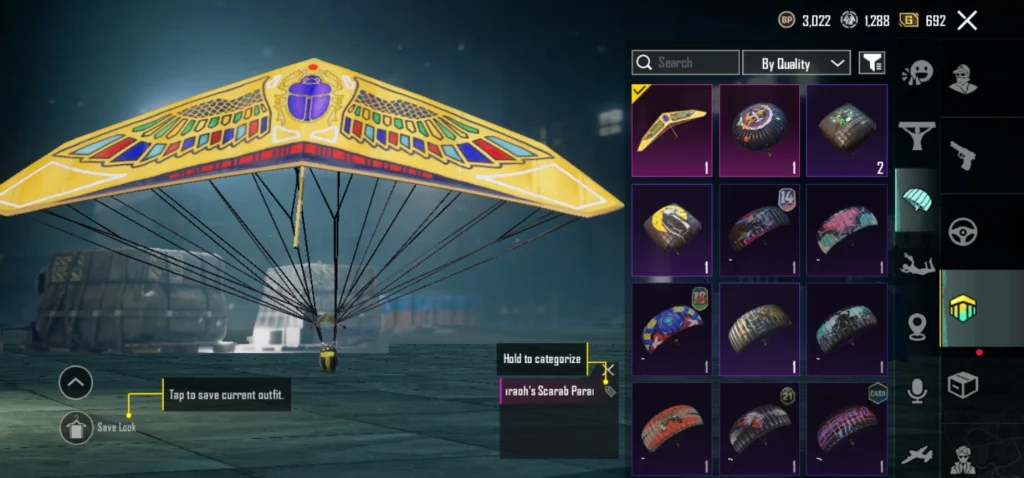
Task: Pick the parachute with the 14 badge
Action: (x=760, y=229)
